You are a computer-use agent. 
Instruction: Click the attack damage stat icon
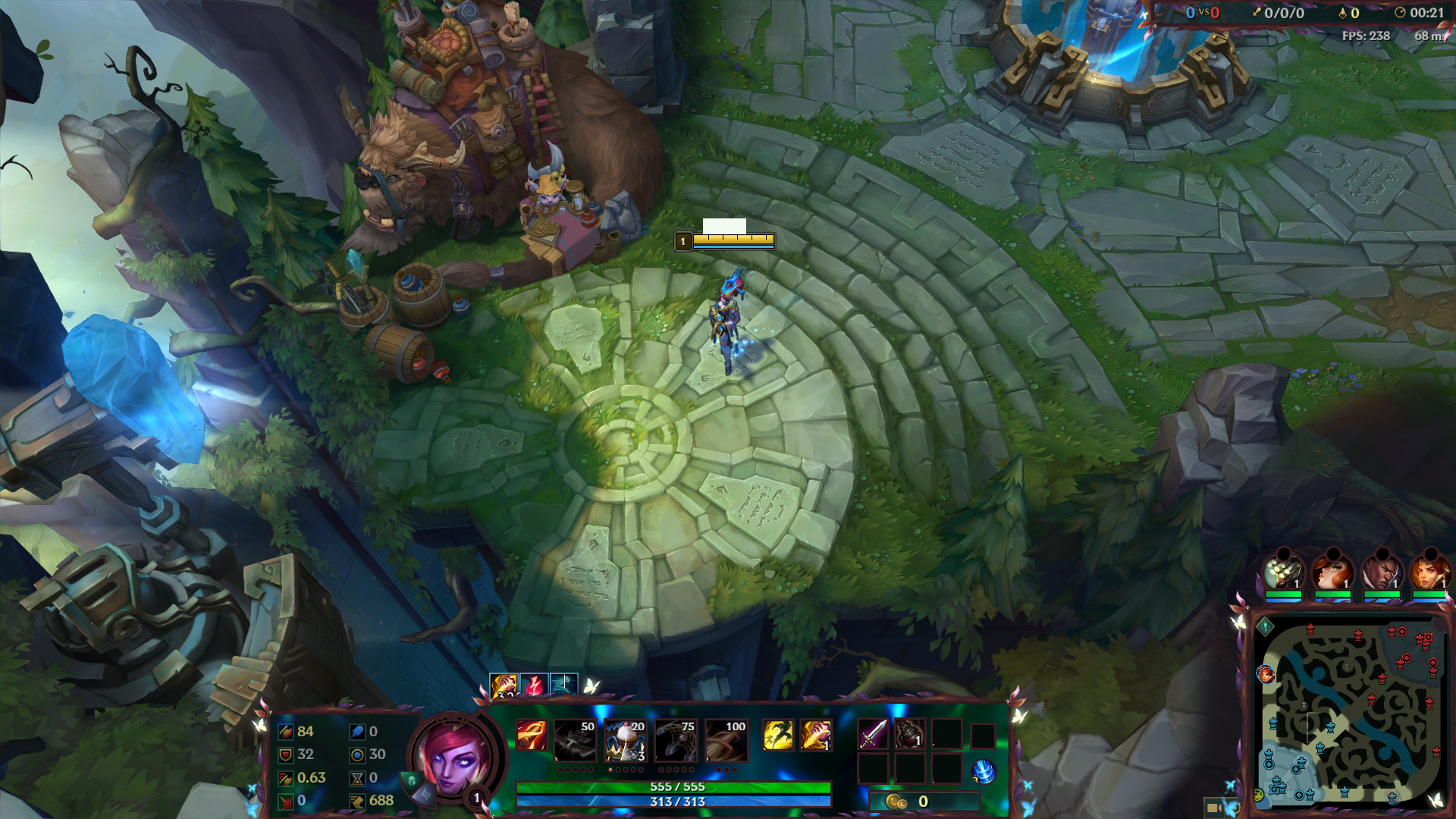284,733
